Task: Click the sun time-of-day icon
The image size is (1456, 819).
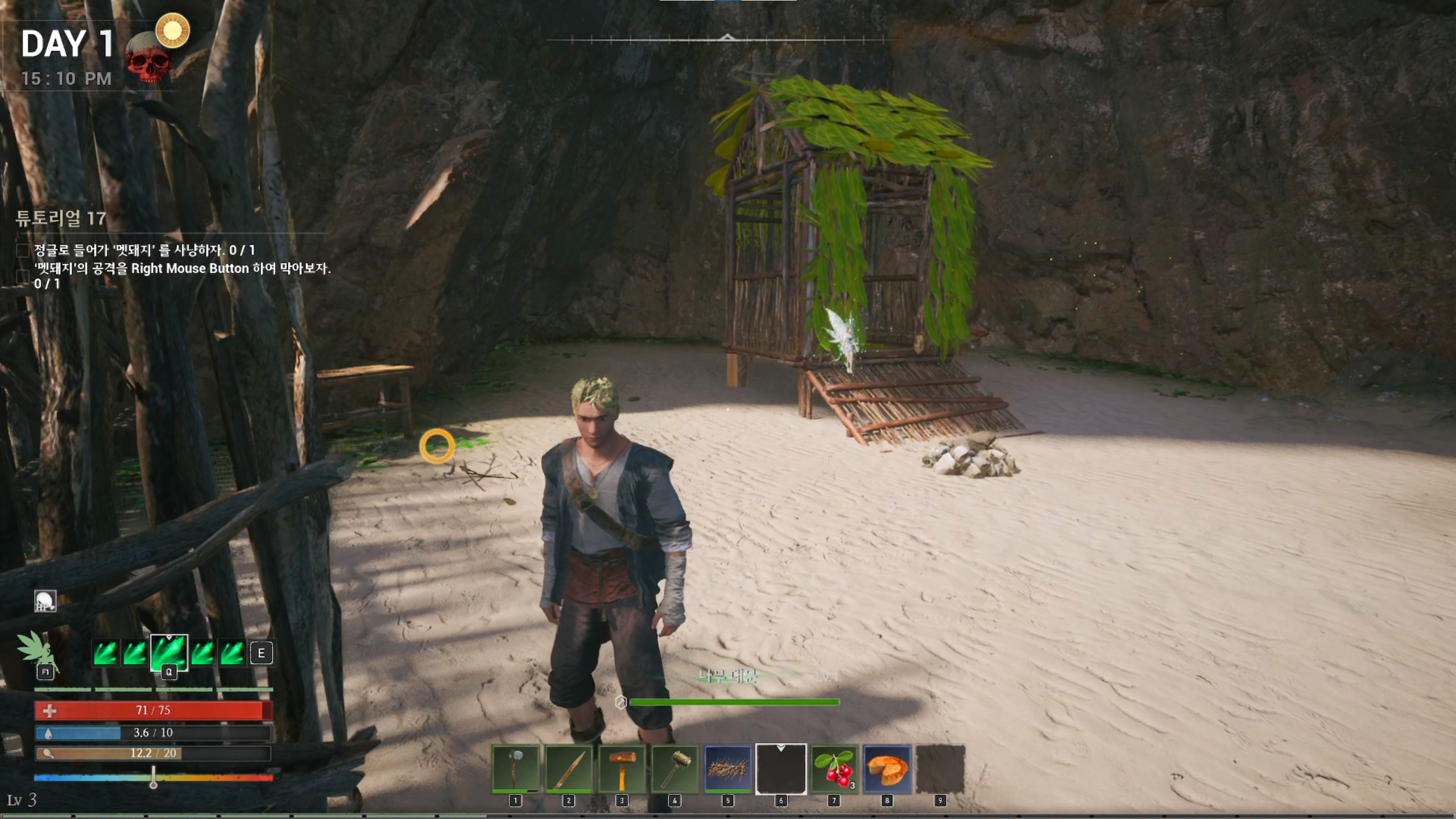Action: [x=172, y=30]
